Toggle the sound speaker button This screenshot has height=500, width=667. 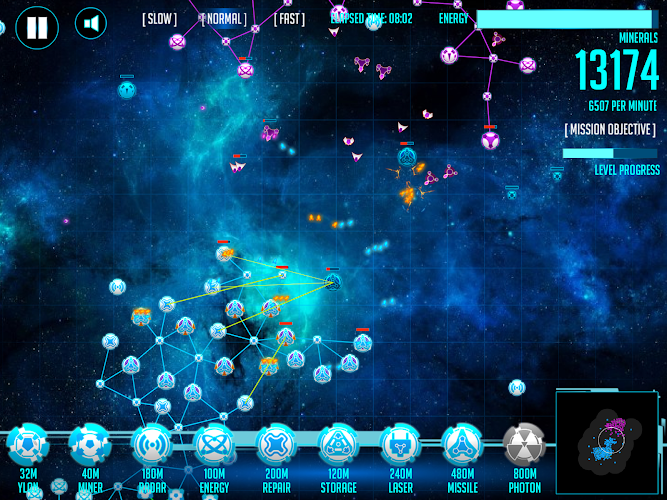(92, 24)
